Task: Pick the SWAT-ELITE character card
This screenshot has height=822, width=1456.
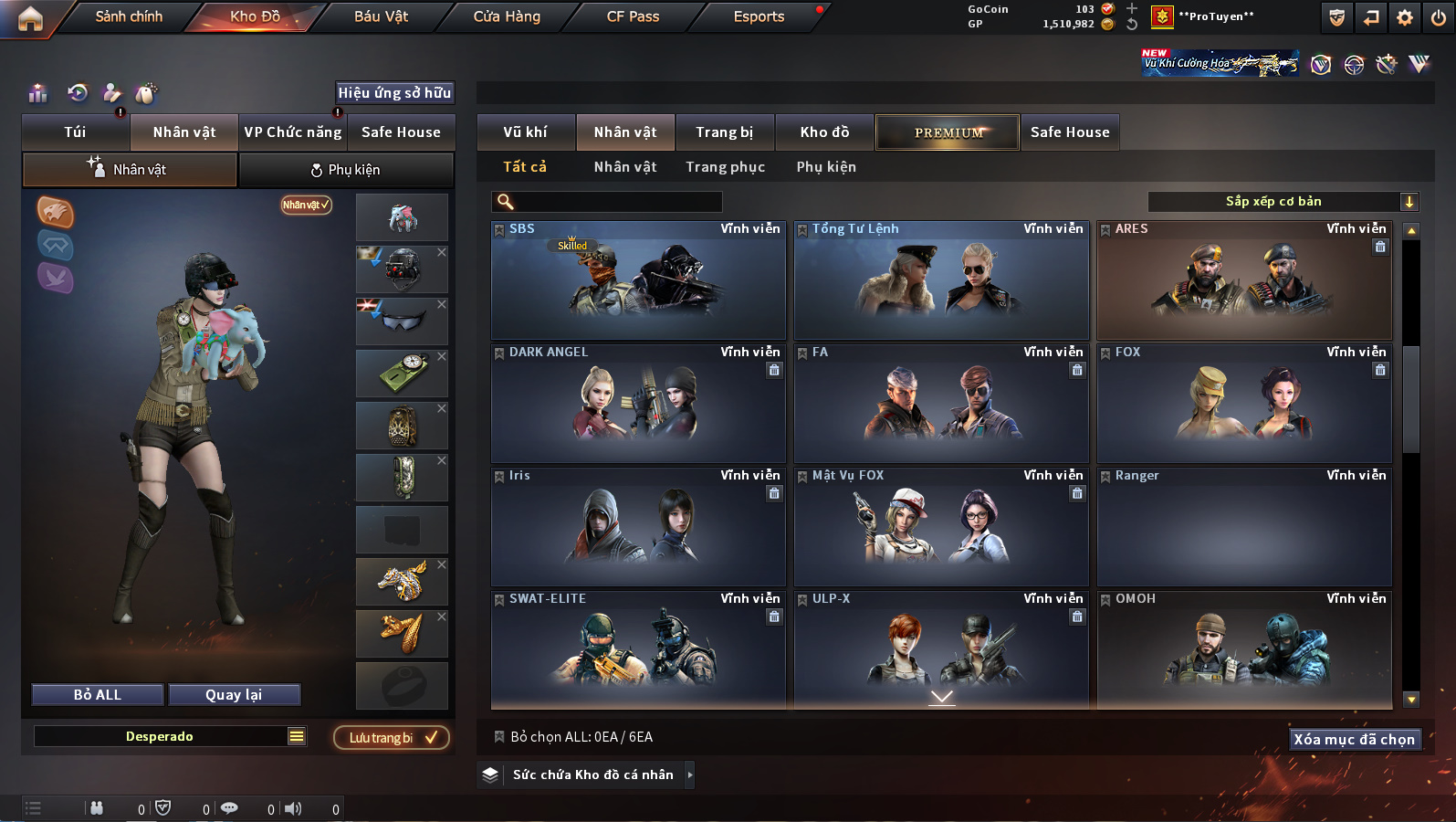Action: 638,648
